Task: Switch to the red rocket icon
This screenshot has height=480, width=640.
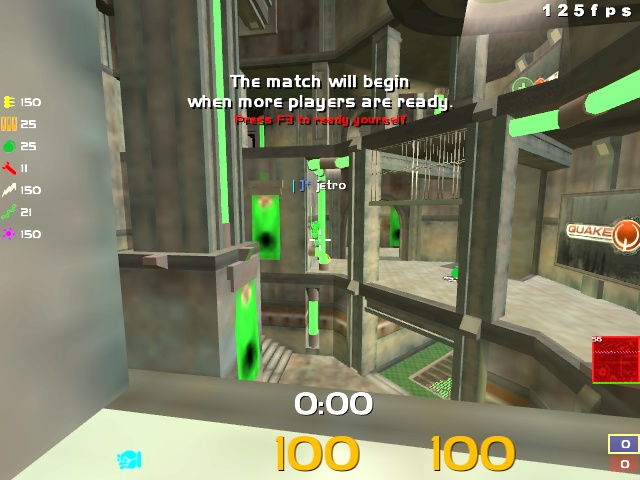Action: pyautogui.click(x=10, y=168)
